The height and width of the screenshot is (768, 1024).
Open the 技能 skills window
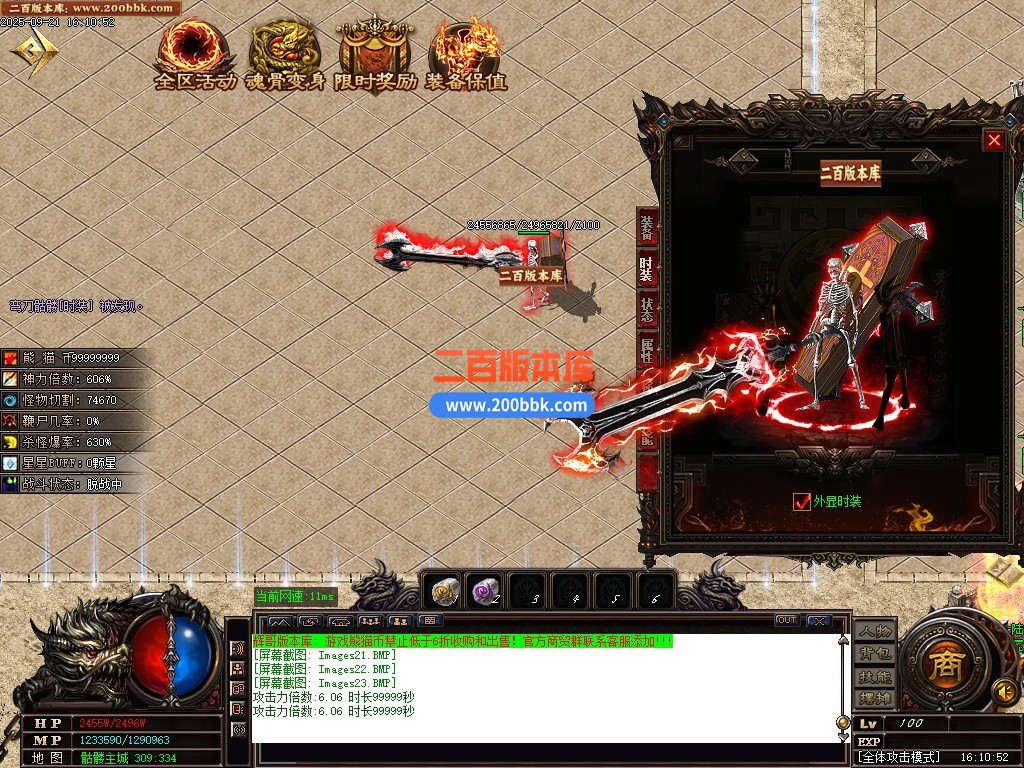click(x=874, y=676)
